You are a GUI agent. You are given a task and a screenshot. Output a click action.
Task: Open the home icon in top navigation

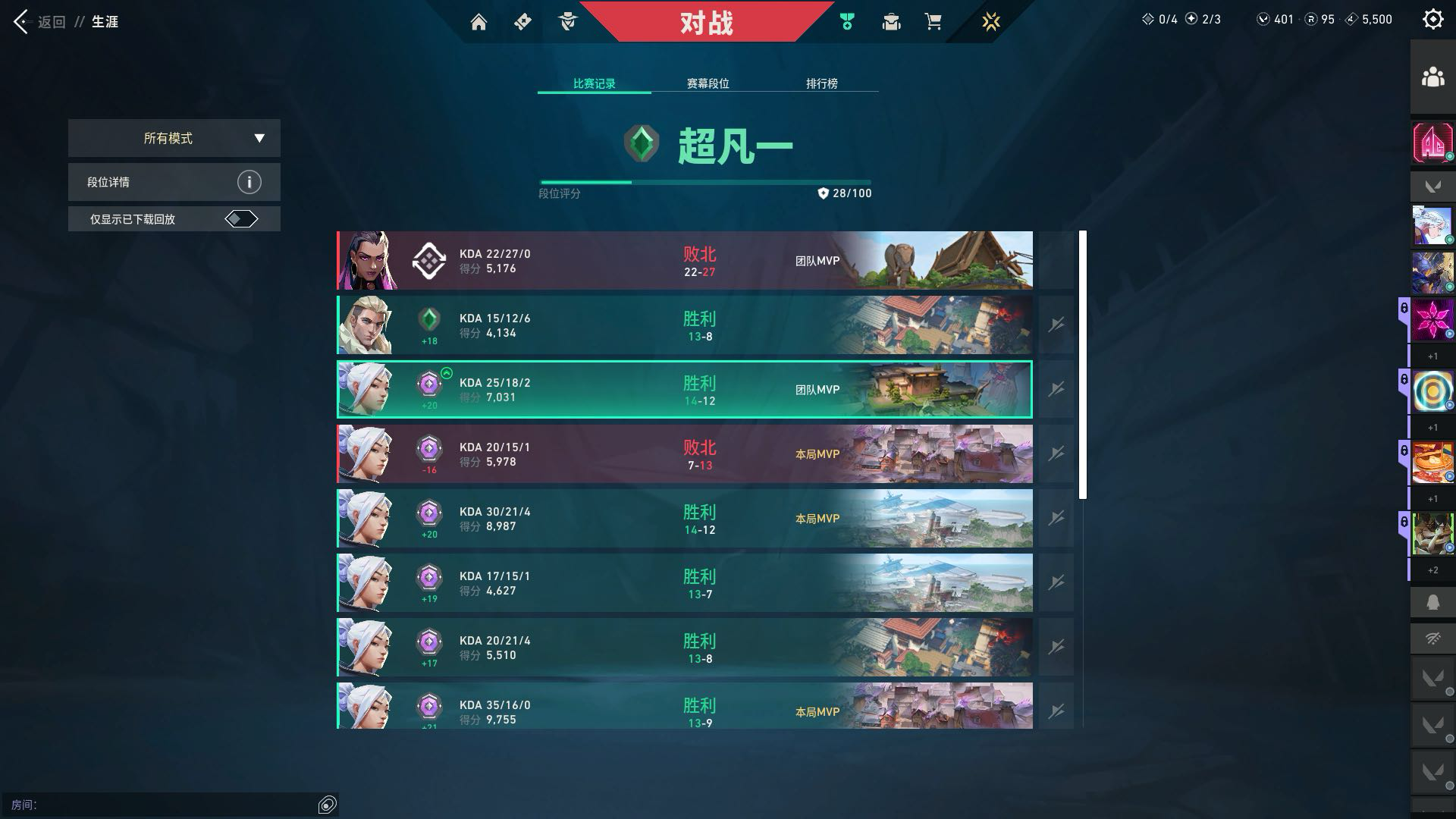pyautogui.click(x=479, y=22)
